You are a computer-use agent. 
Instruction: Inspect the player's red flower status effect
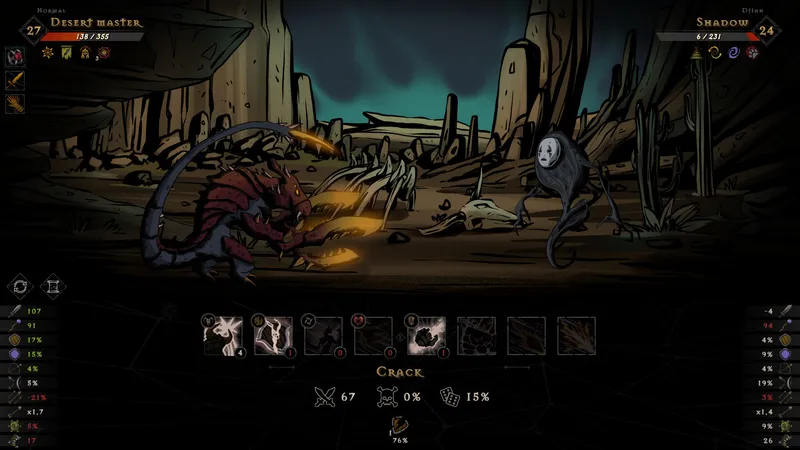tap(103, 52)
